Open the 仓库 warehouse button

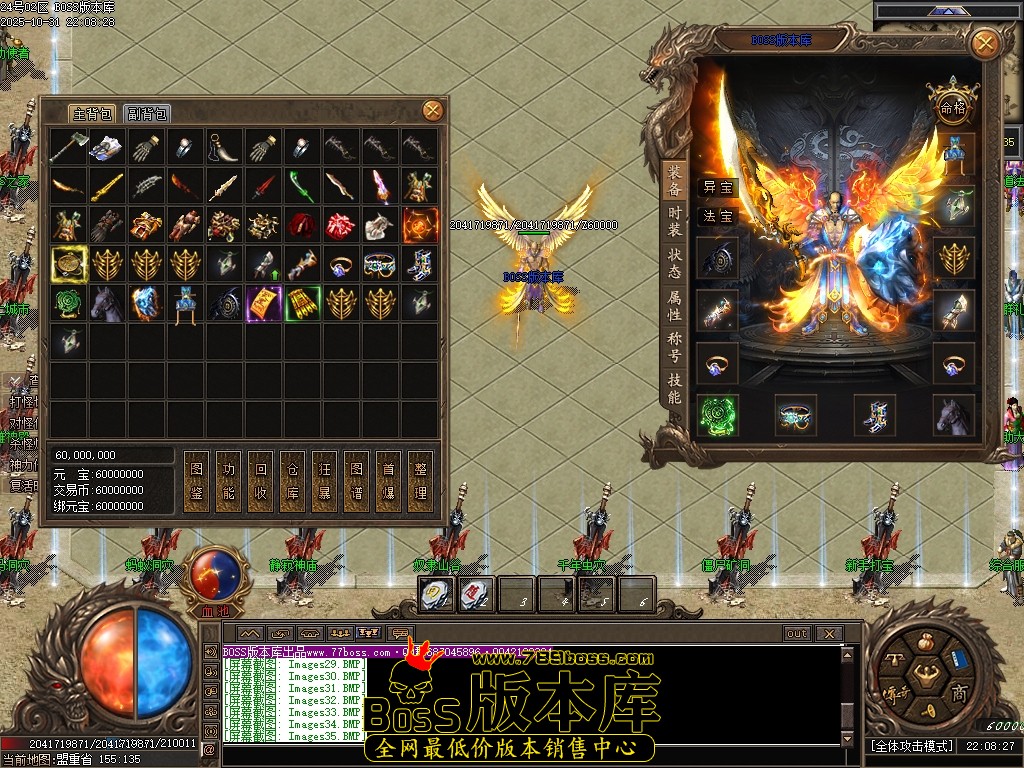click(x=292, y=481)
